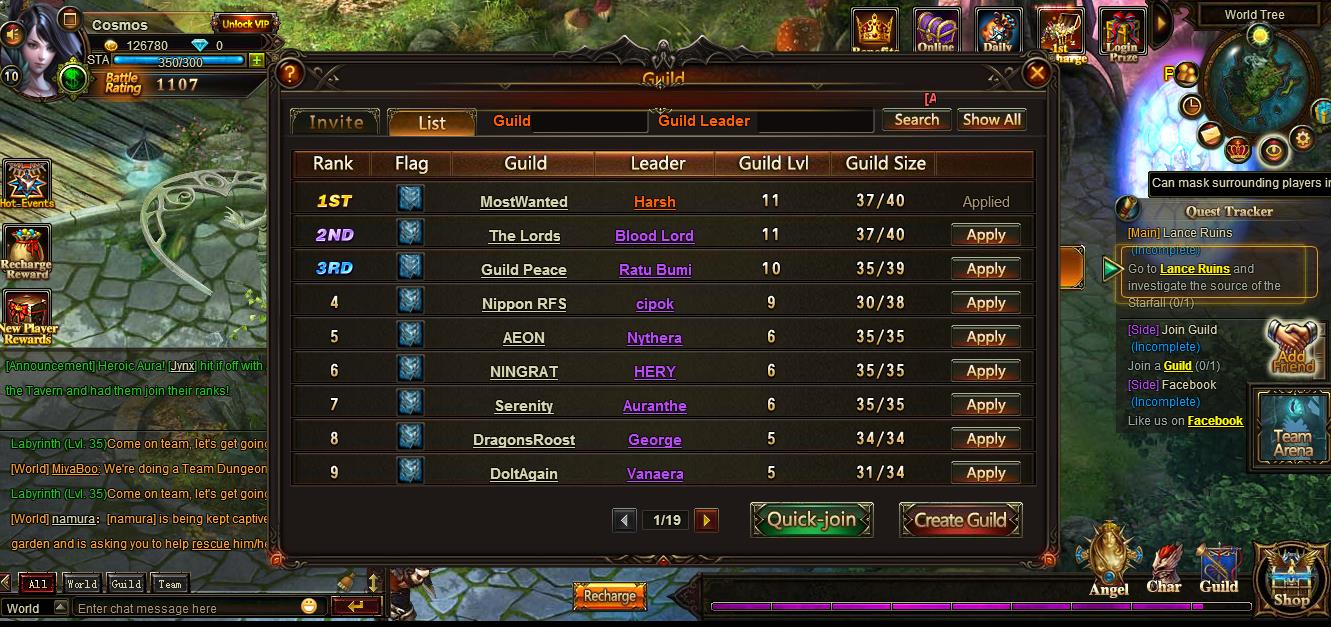Image resolution: width=1331 pixels, height=627 pixels.
Task: Switch to the Invite tab
Action: (336, 122)
